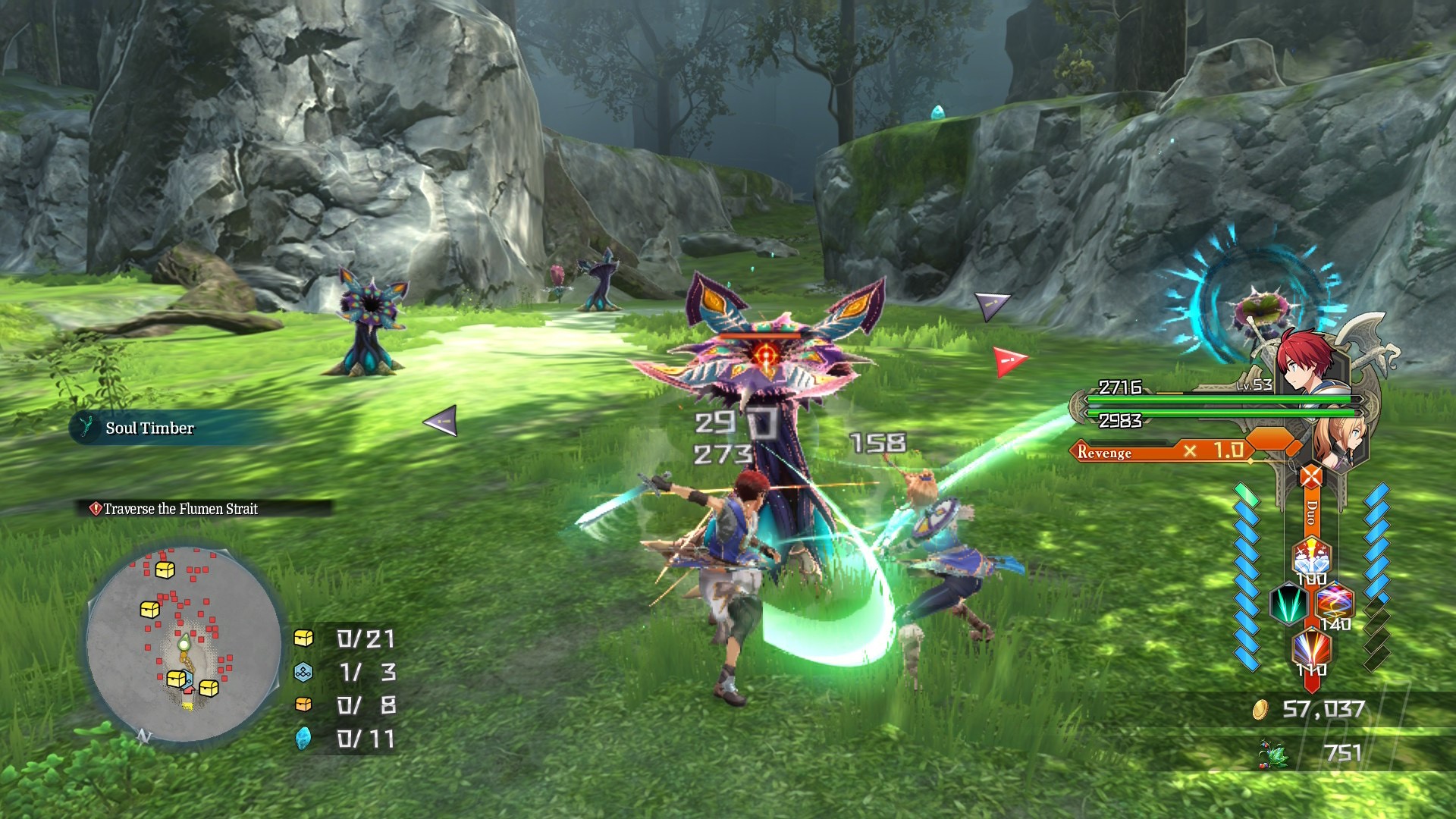1456x819 pixels.
Task: Activate the swirling vortex skill costing 140
Action: tap(1334, 604)
